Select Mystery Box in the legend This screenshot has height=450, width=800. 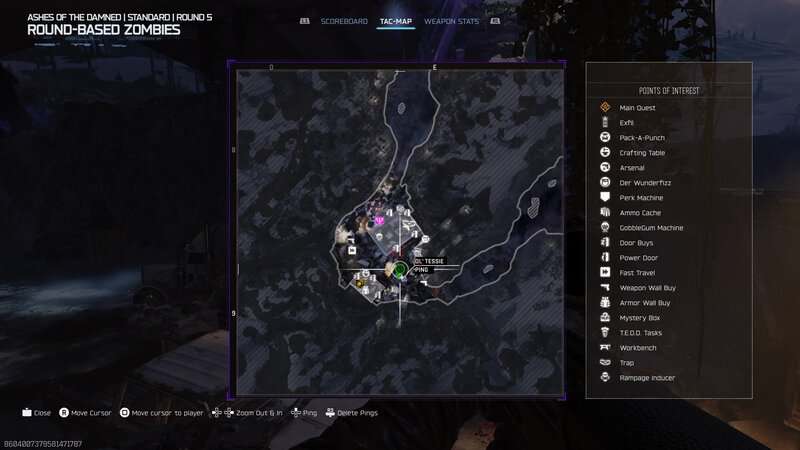640,317
